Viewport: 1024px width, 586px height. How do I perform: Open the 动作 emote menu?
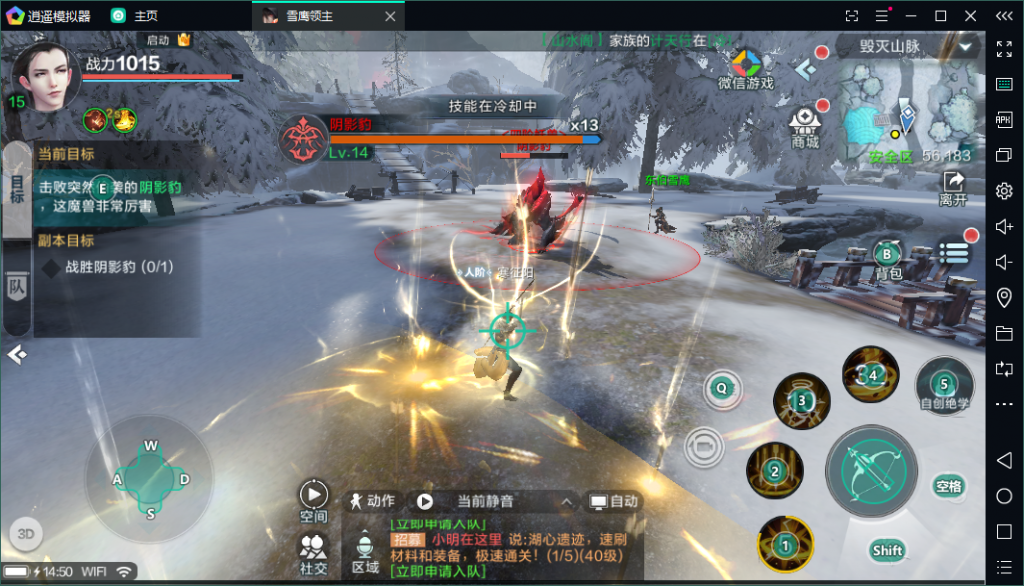coord(371,501)
